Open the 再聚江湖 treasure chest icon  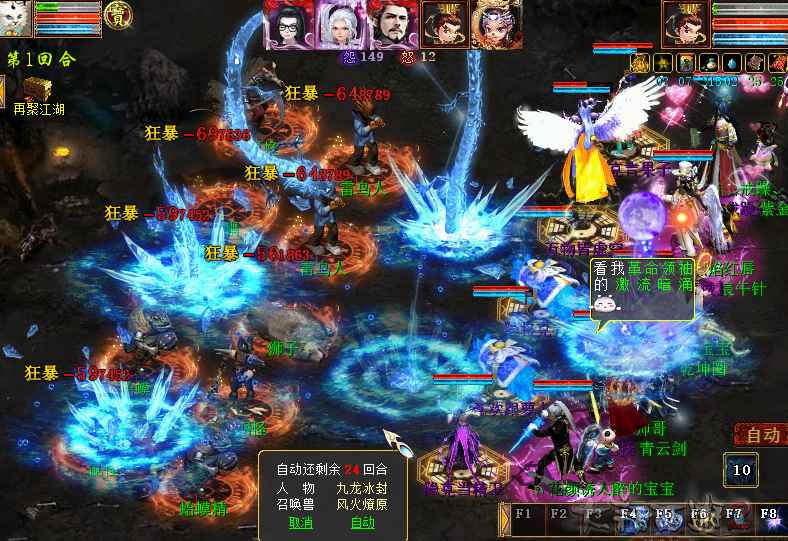coord(38,89)
